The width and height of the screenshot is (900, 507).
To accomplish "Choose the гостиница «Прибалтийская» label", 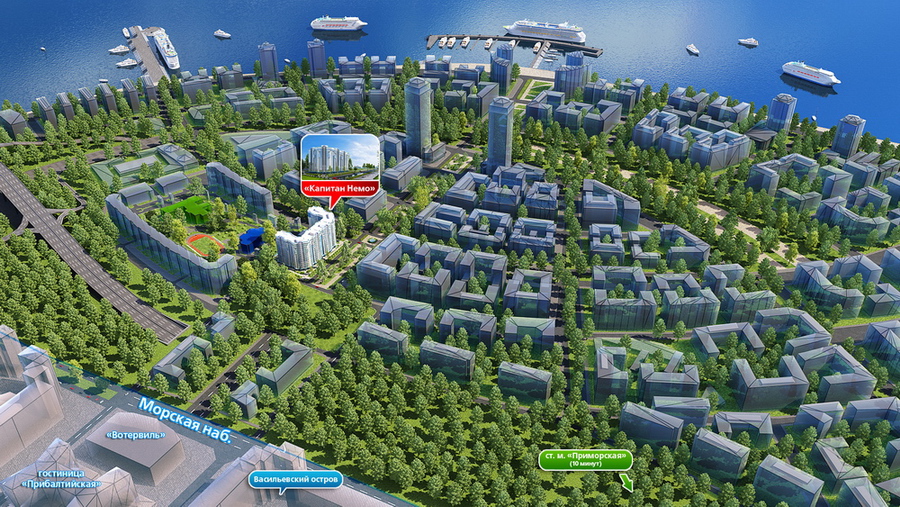I will [62, 478].
